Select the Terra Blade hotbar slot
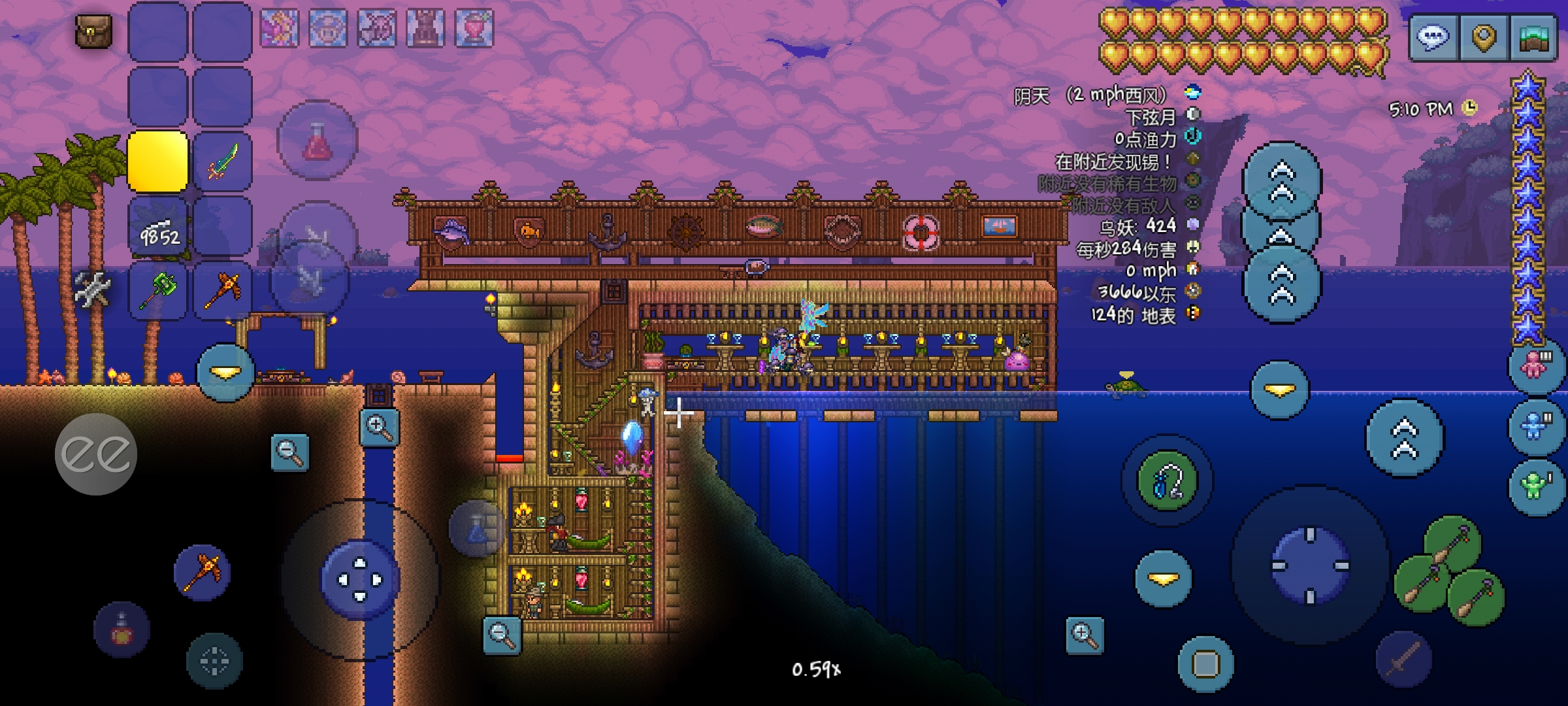The image size is (1568, 706). pyautogui.click(x=222, y=161)
